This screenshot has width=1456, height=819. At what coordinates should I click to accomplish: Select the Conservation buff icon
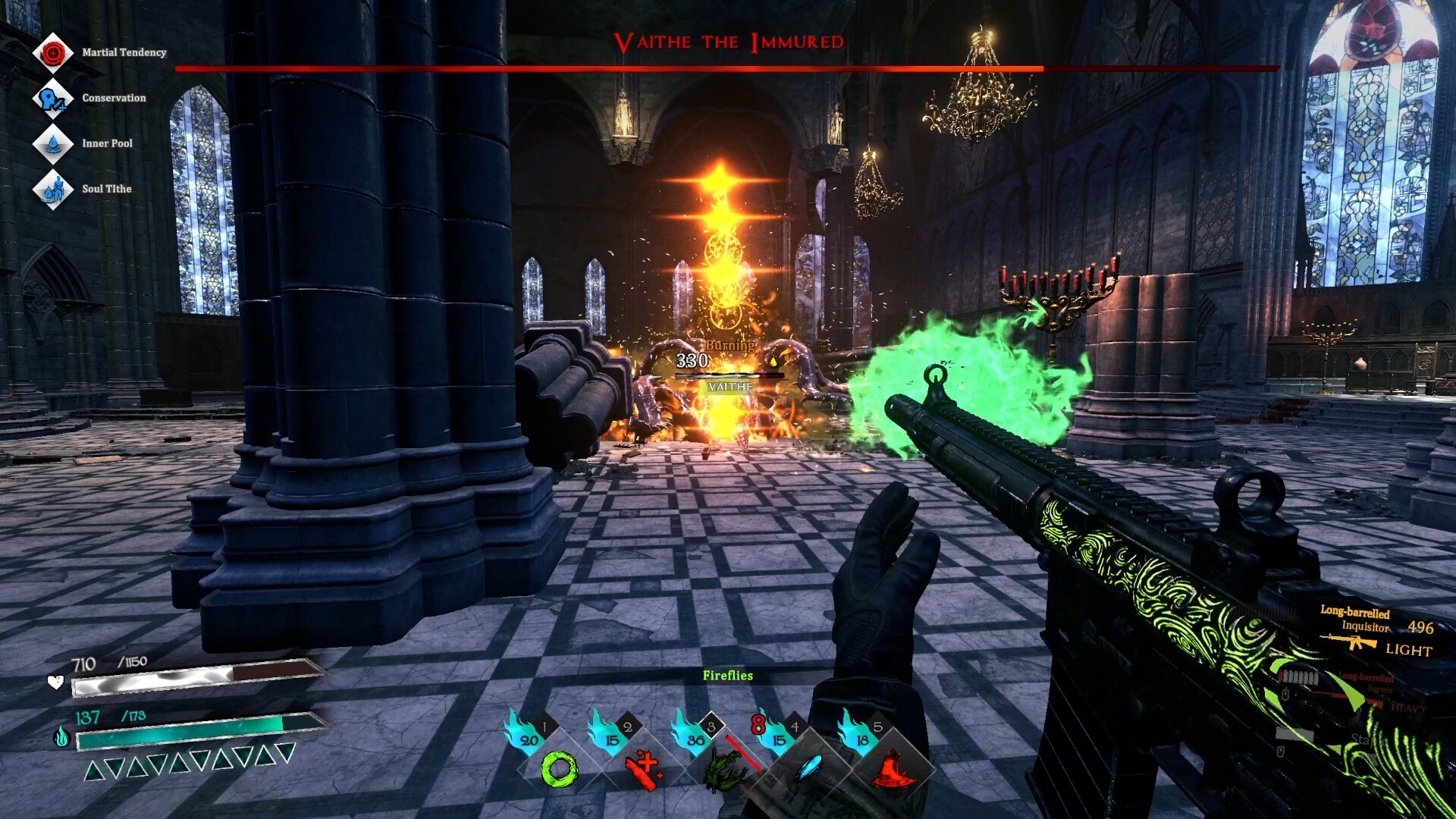tap(53, 98)
